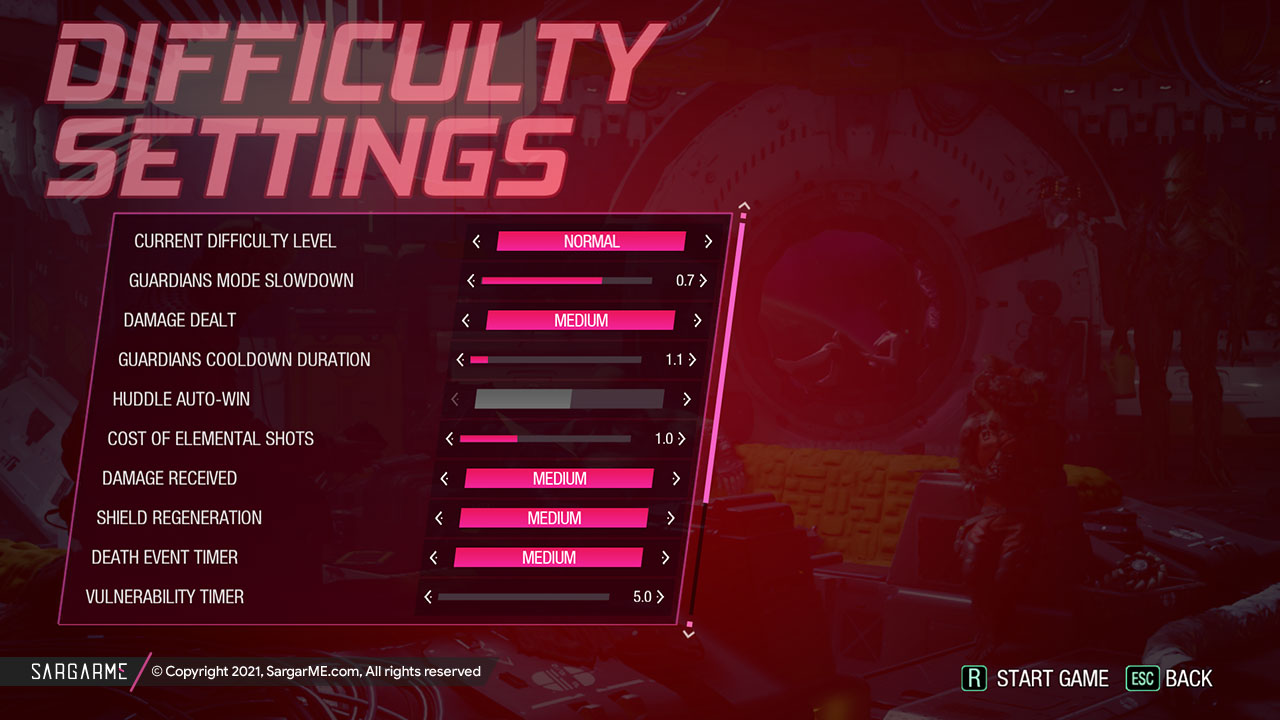
Task: Decrease Guardians Cooldown Duration with left arrow
Action: (x=460, y=360)
